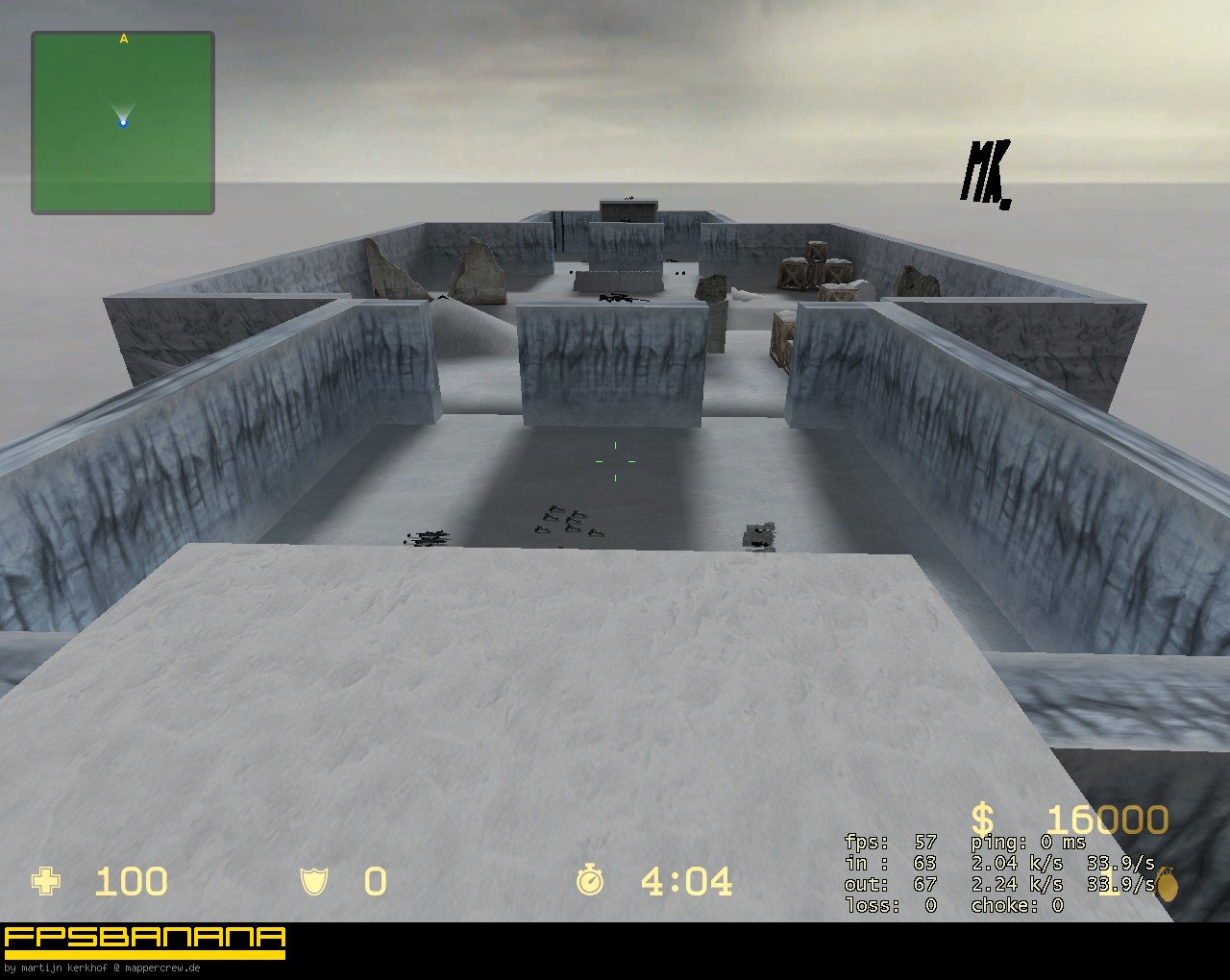Click the round timer stopwatch icon

[x=589, y=879]
